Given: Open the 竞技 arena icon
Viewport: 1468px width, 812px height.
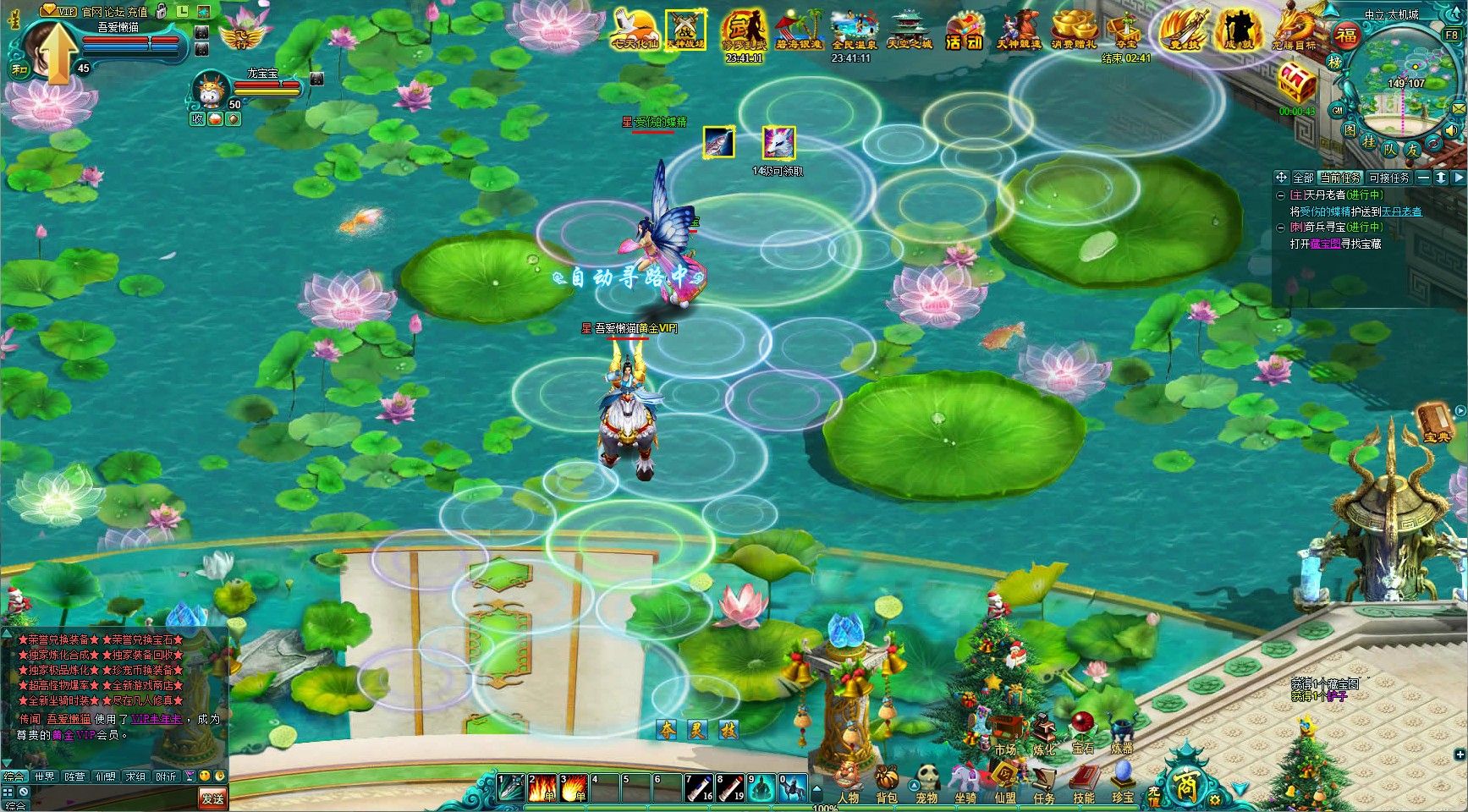Looking at the screenshot, I should coord(1182,30).
